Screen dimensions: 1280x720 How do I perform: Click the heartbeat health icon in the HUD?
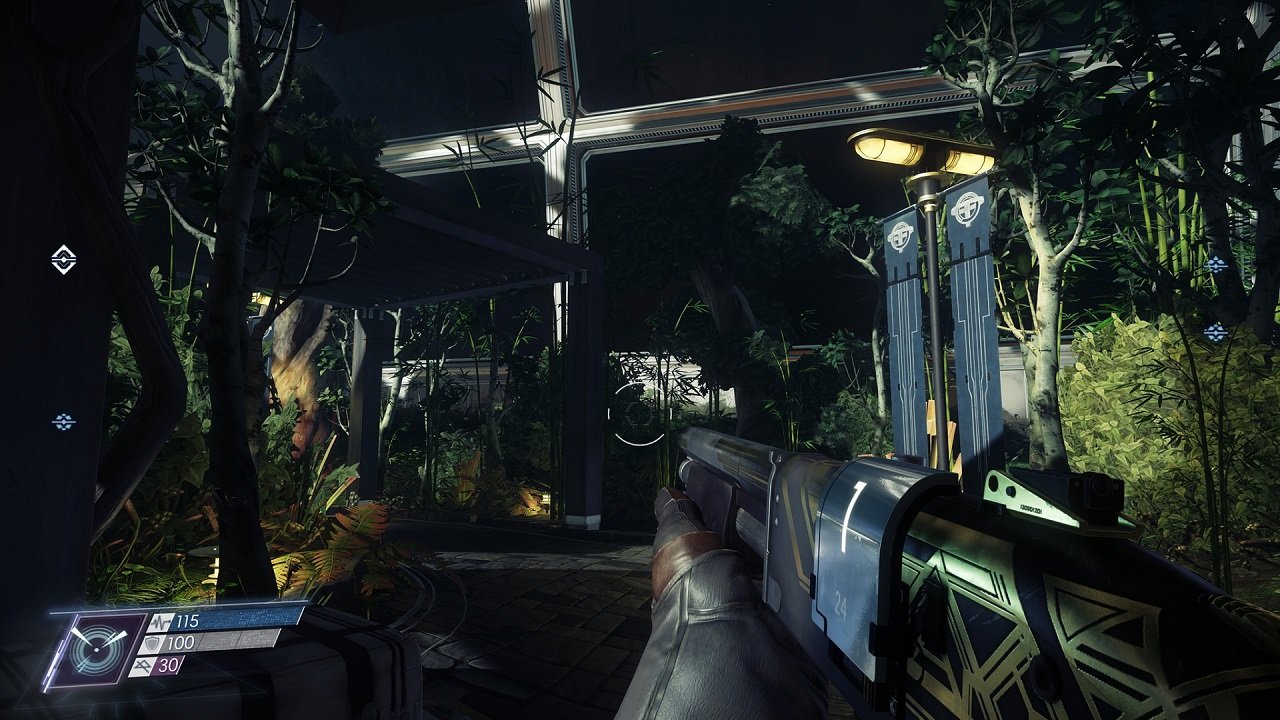[161, 623]
